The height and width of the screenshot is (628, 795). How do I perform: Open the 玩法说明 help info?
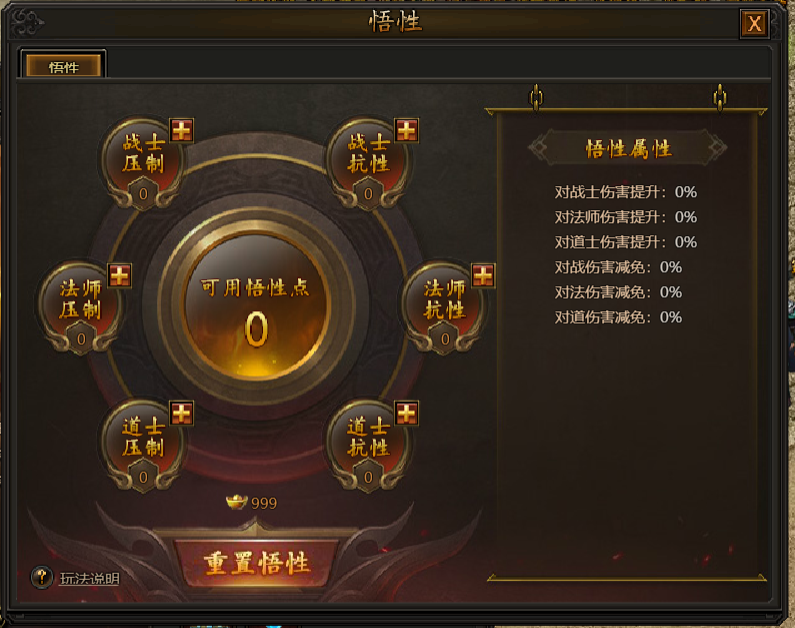tap(42, 577)
